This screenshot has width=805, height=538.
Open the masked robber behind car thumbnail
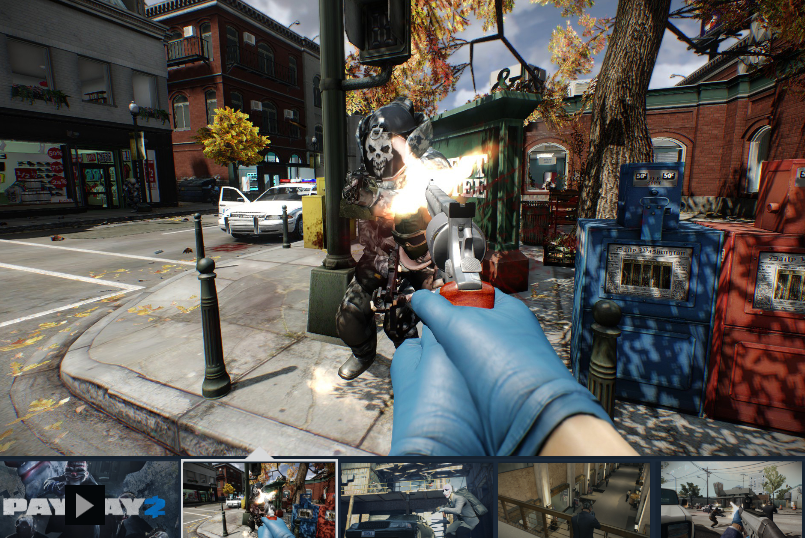[416, 499]
